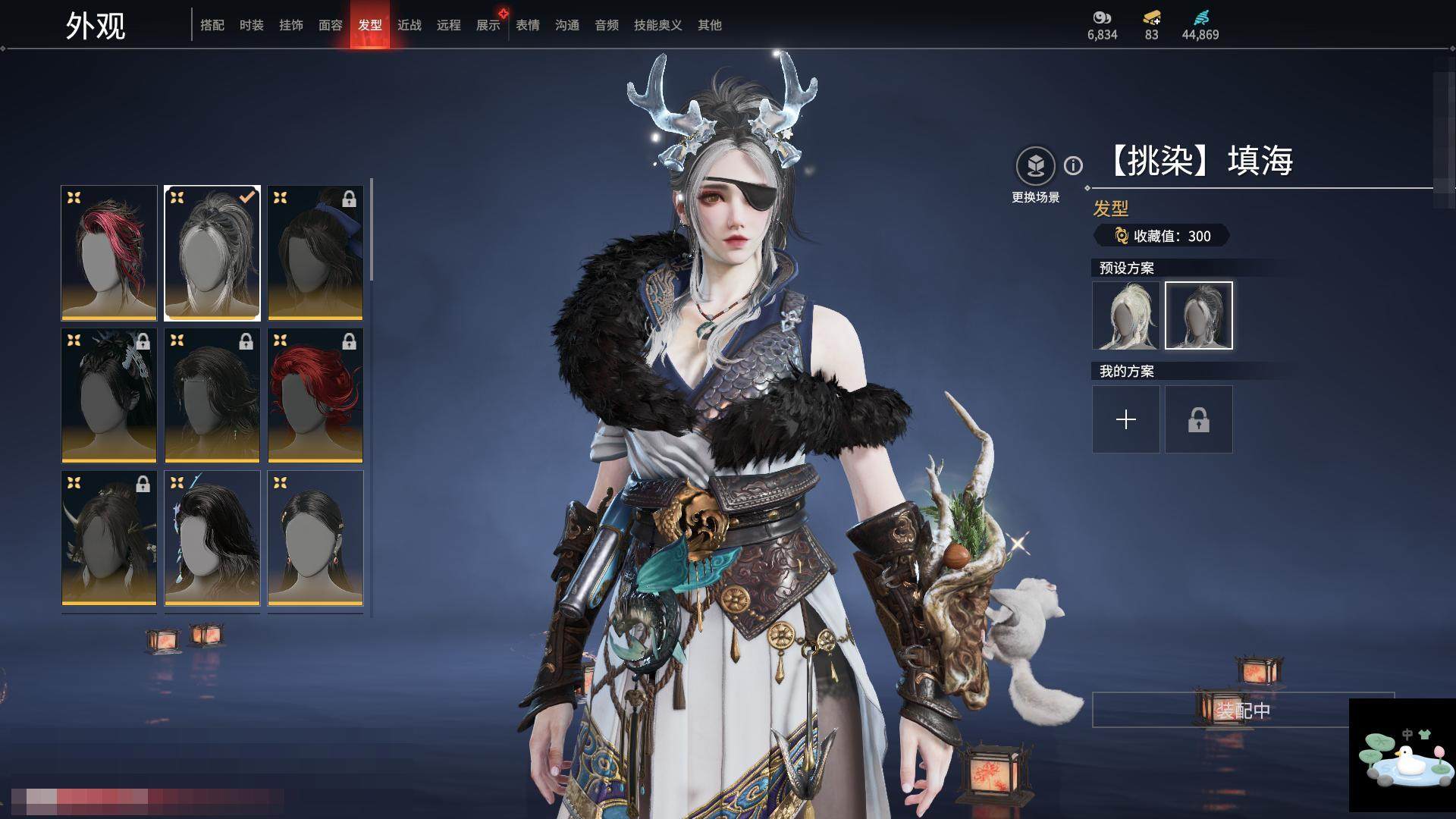Click the 装配中 equip button

point(1242,711)
